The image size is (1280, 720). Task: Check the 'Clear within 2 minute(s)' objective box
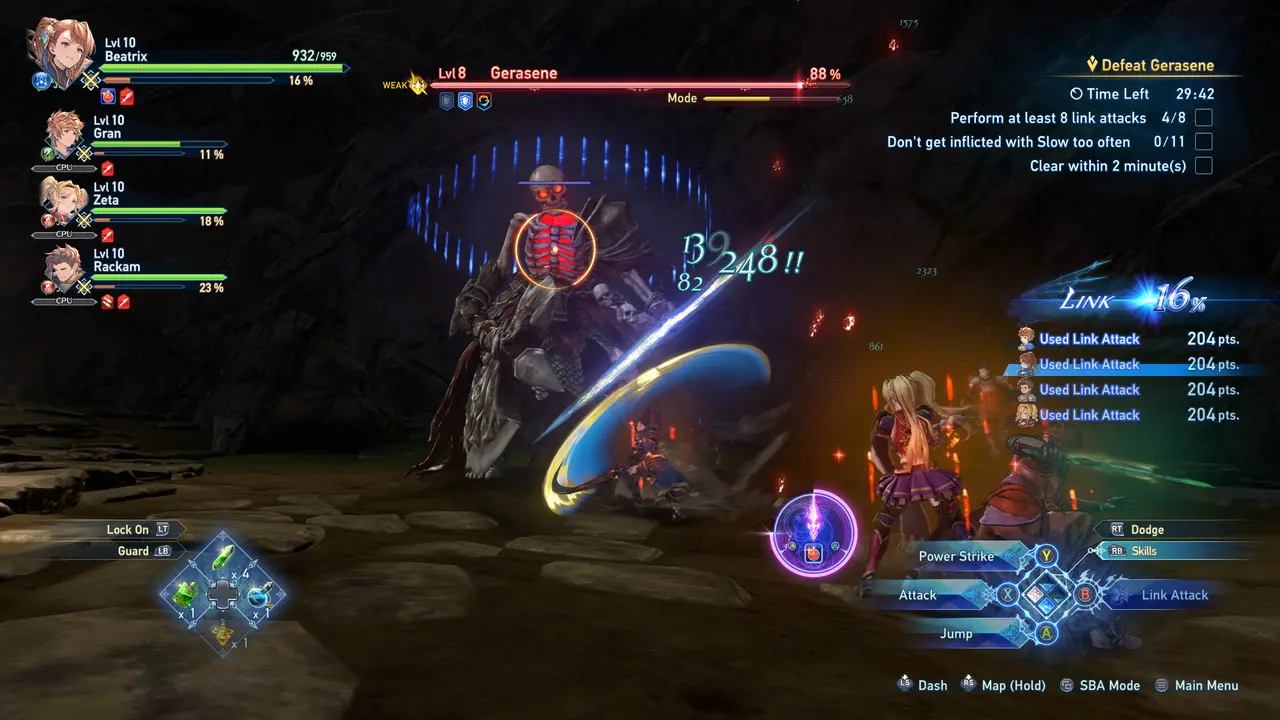tap(1202, 165)
